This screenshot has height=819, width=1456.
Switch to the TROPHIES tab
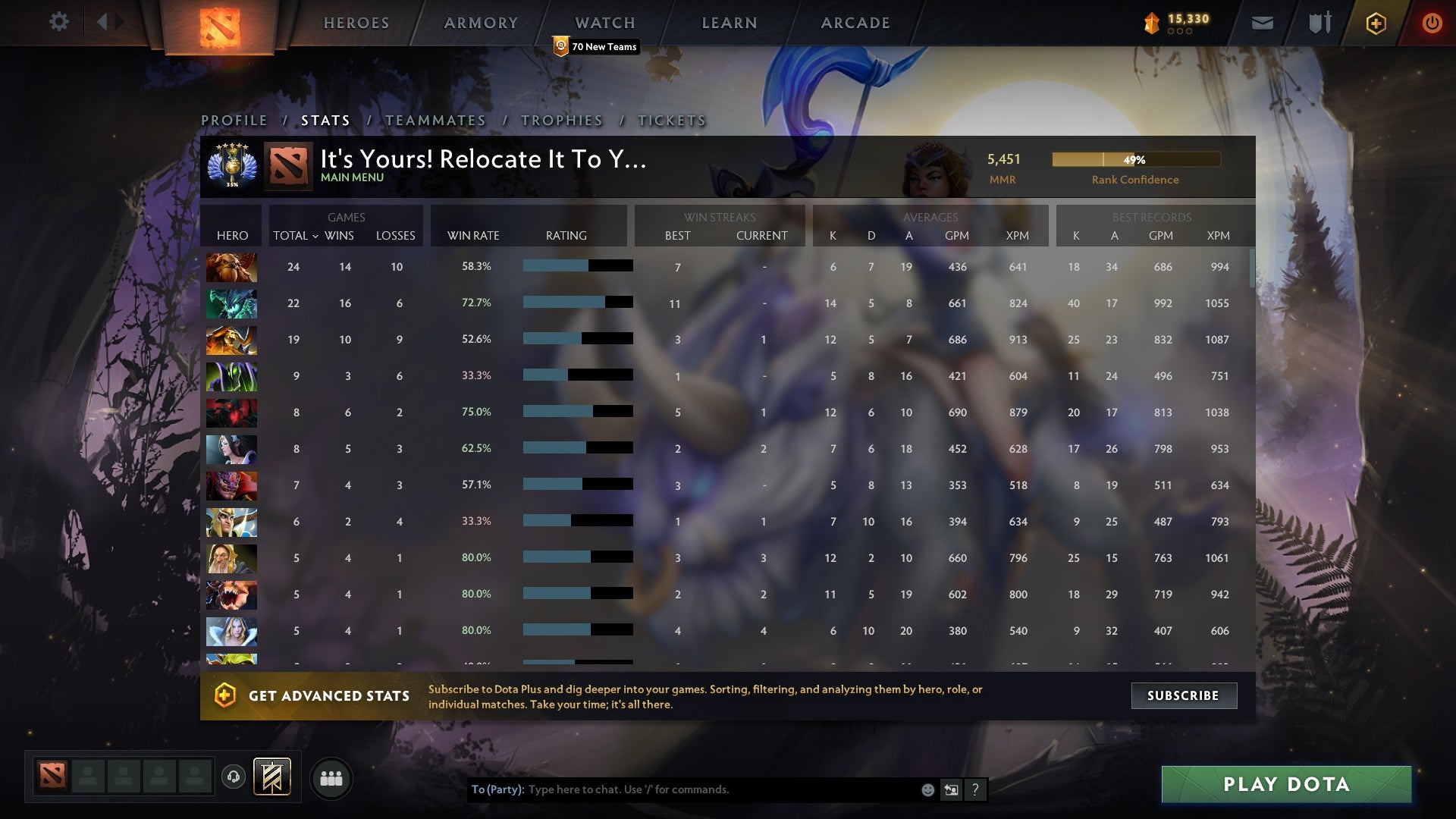point(561,120)
